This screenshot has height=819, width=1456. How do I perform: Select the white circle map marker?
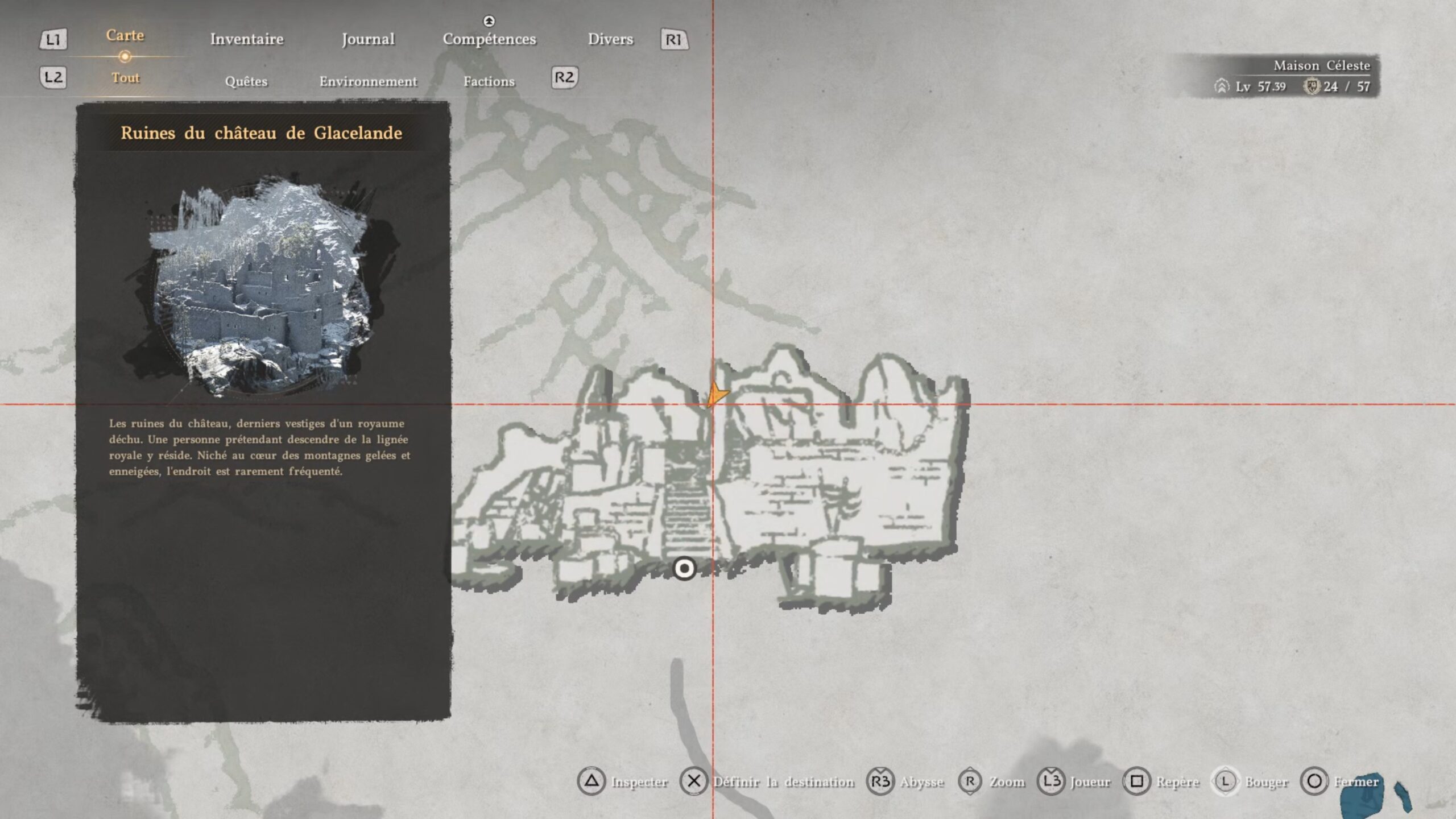pyautogui.click(x=684, y=568)
